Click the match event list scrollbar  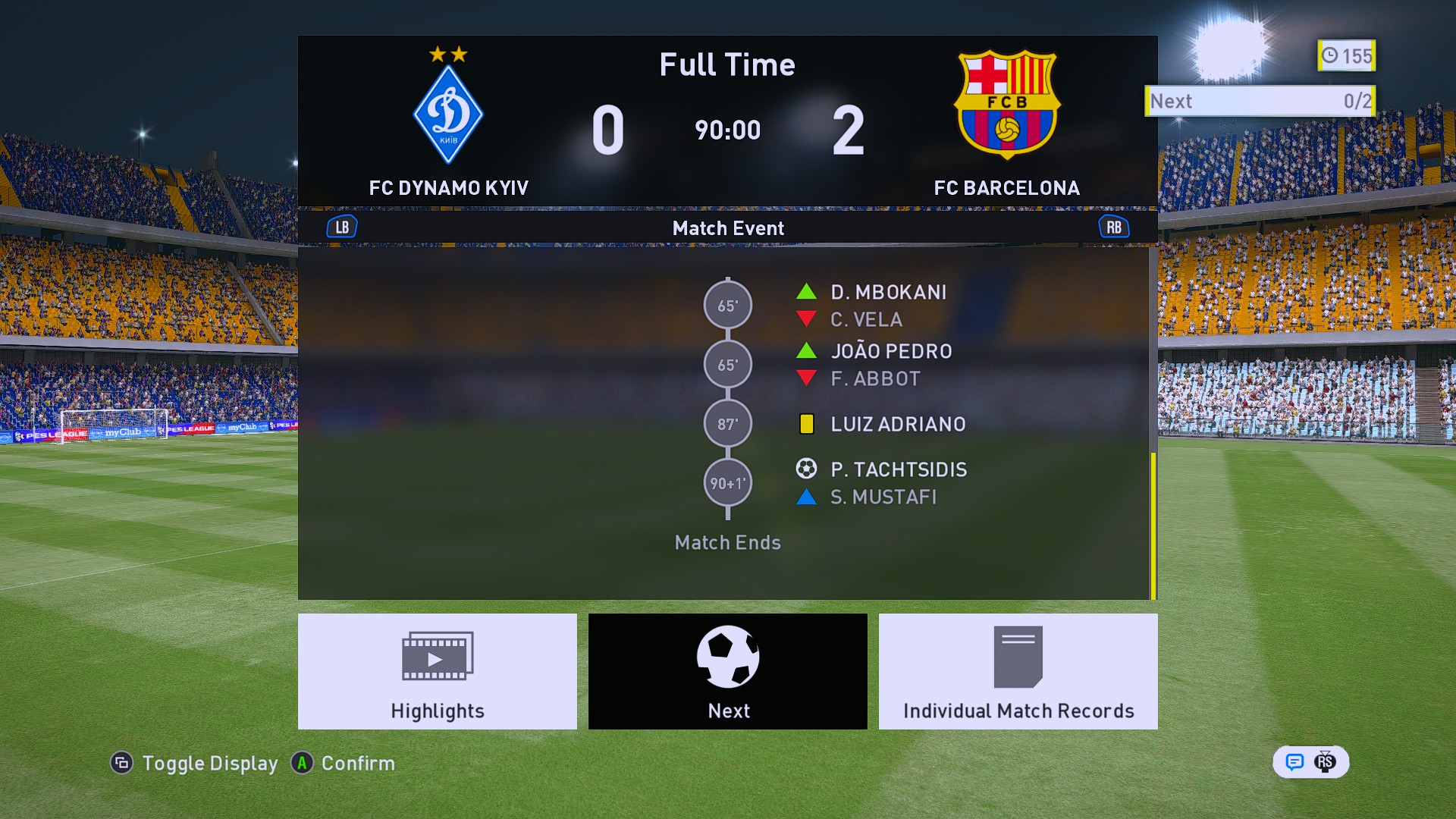pos(1153,525)
